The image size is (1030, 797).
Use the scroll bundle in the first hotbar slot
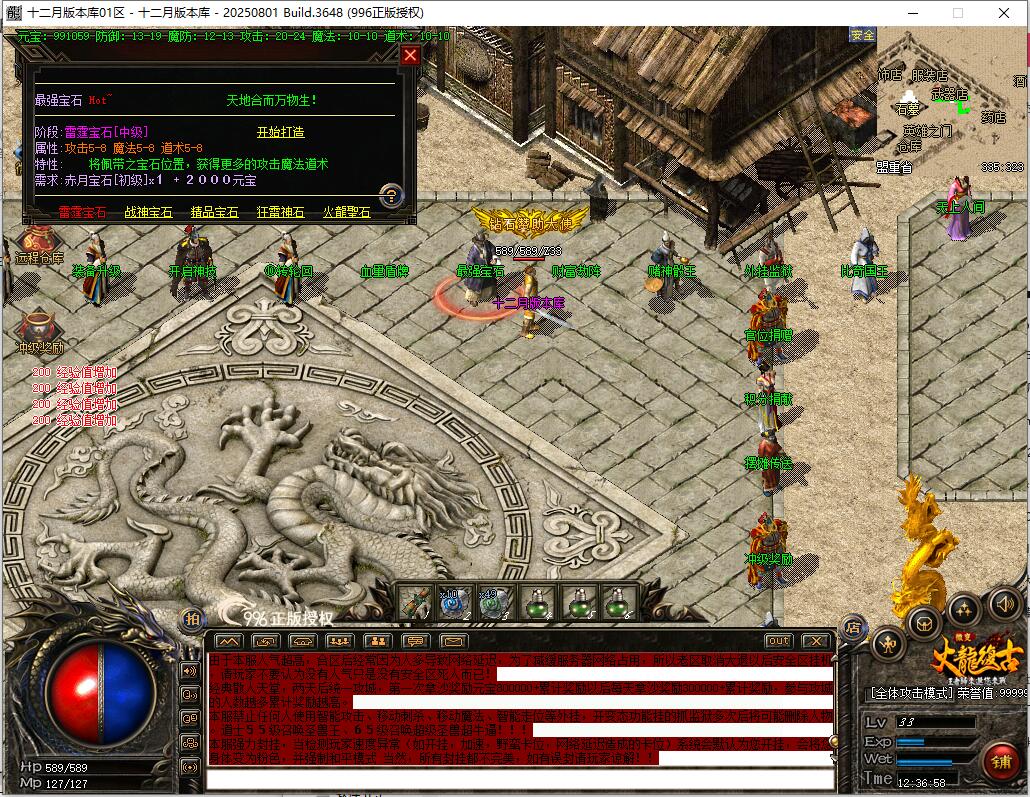(x=416, y=603)
